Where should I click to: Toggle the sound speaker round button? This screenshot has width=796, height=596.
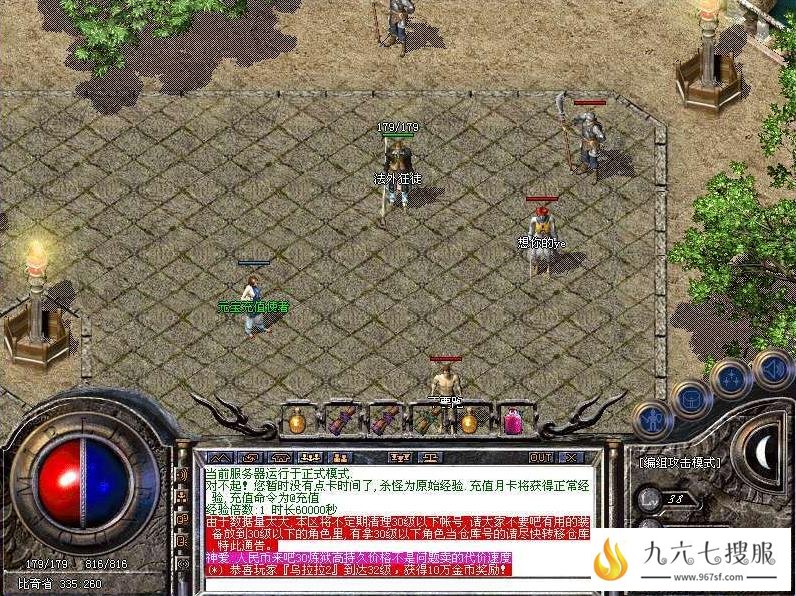pyautogui.click(x=772, y=367)
